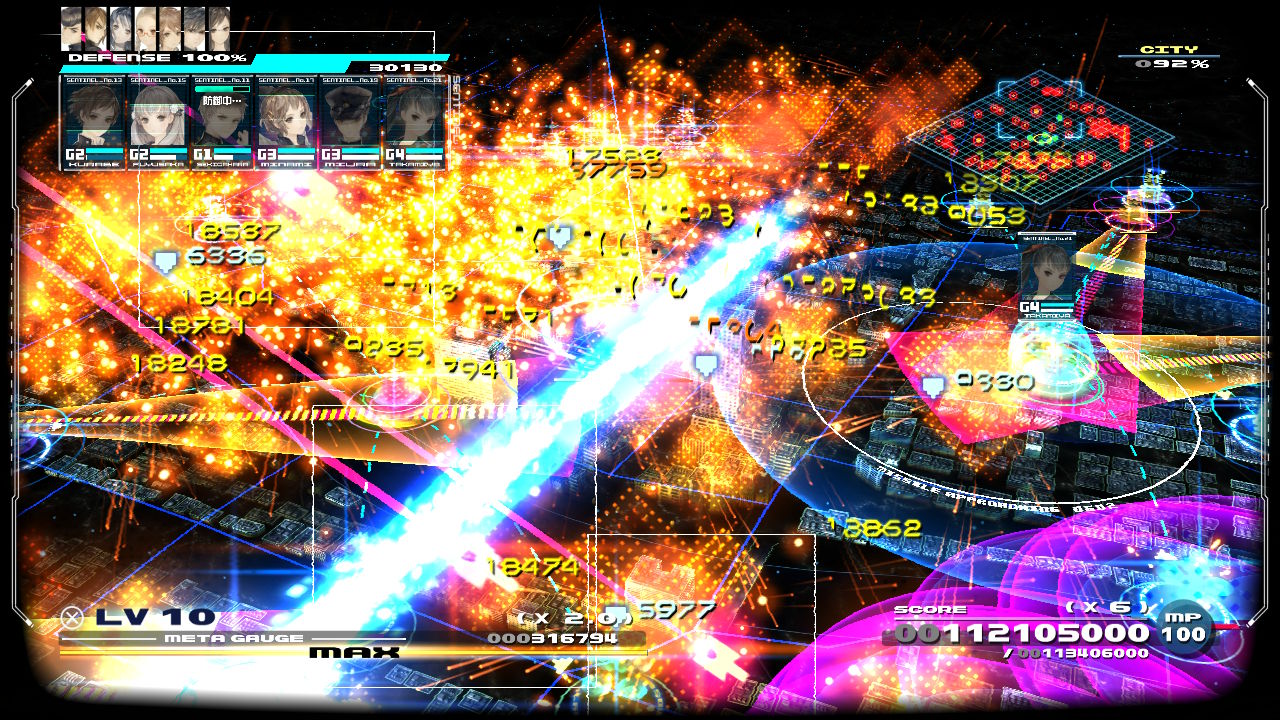Select Minami's Sentinel No.17 card

[x=286, y=121]
